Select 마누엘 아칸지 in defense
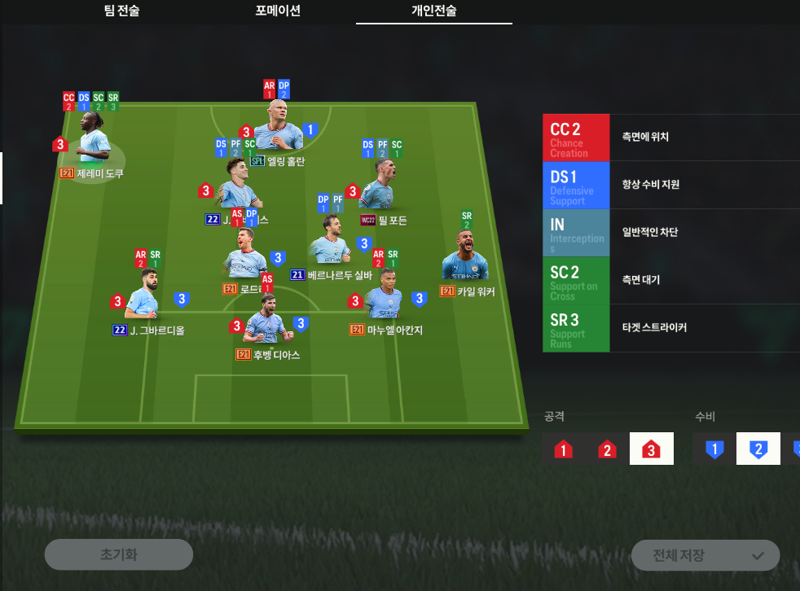Viewport: 800px width, 591px height. click(x=385, y=298)
